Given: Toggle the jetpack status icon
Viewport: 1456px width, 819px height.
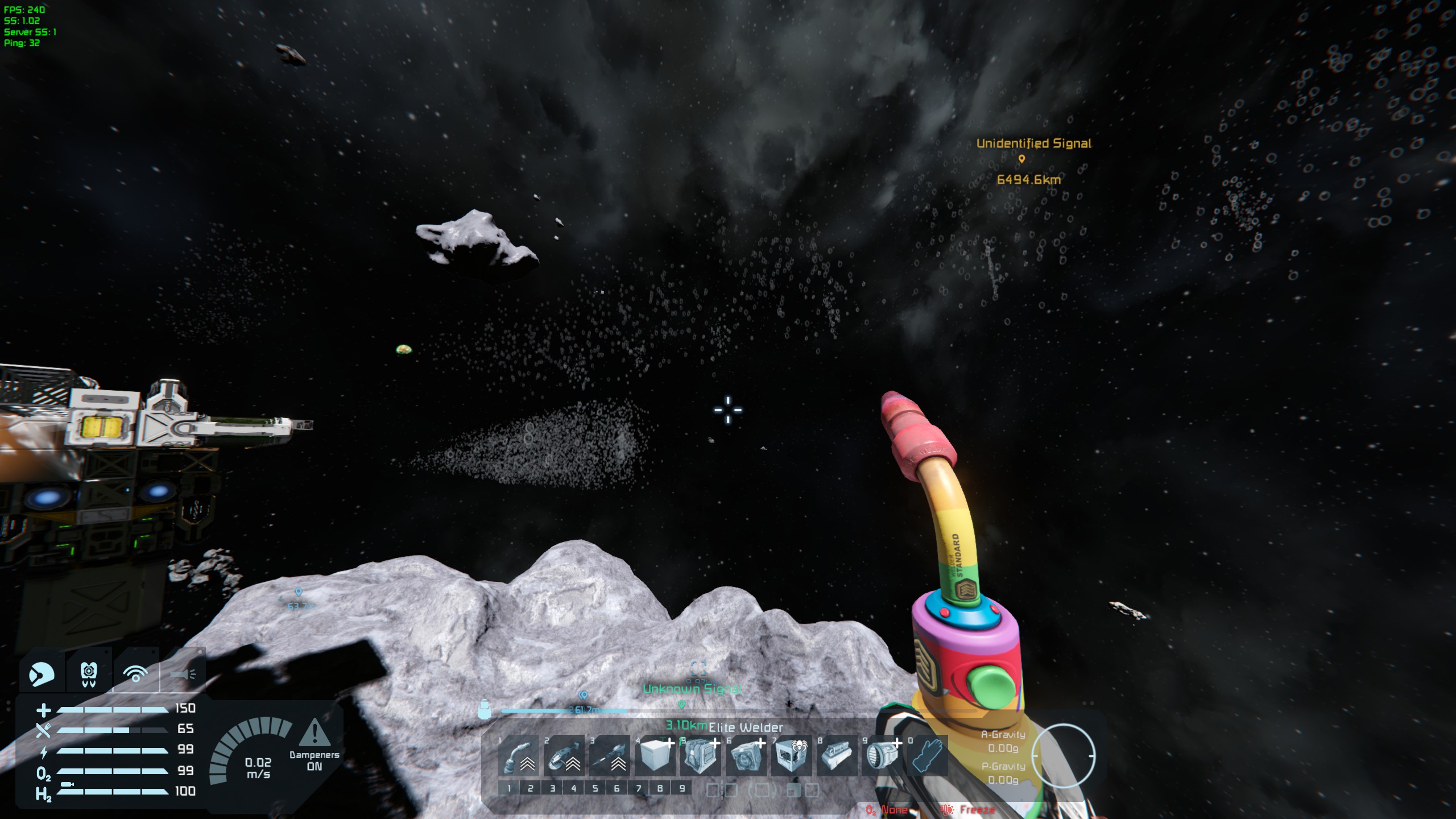Looking at the screenshot, I should click(x=89, y=674).
